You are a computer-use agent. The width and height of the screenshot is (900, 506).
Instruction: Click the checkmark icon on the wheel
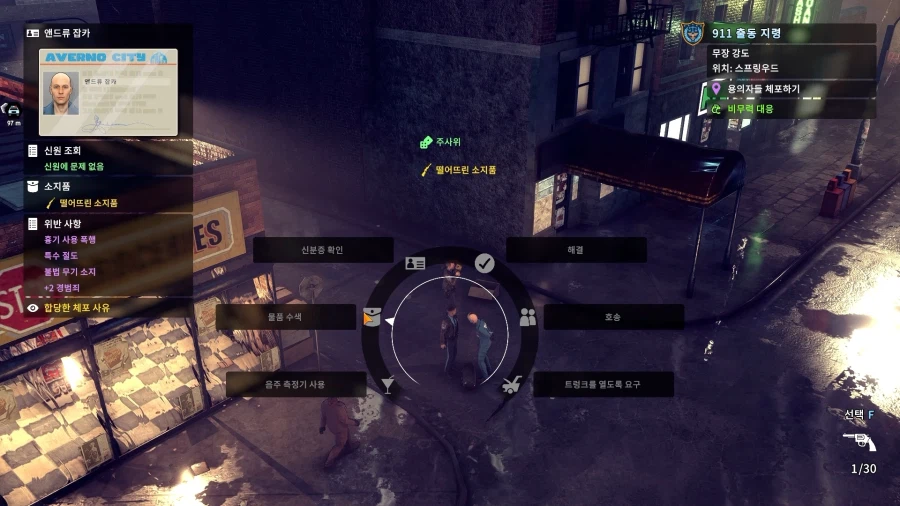coord(484,263)
